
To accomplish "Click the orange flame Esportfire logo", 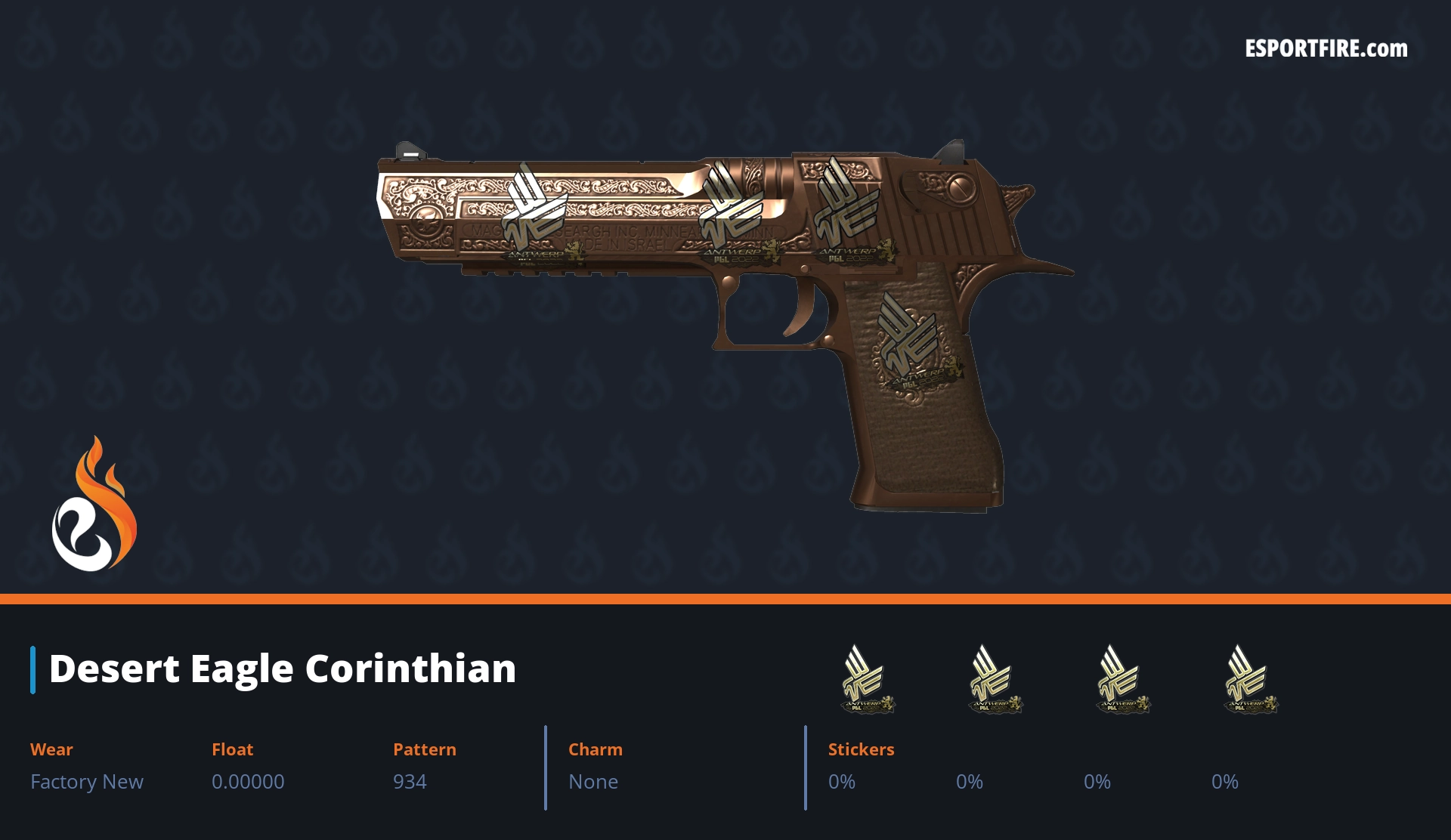I will (94, 505).
